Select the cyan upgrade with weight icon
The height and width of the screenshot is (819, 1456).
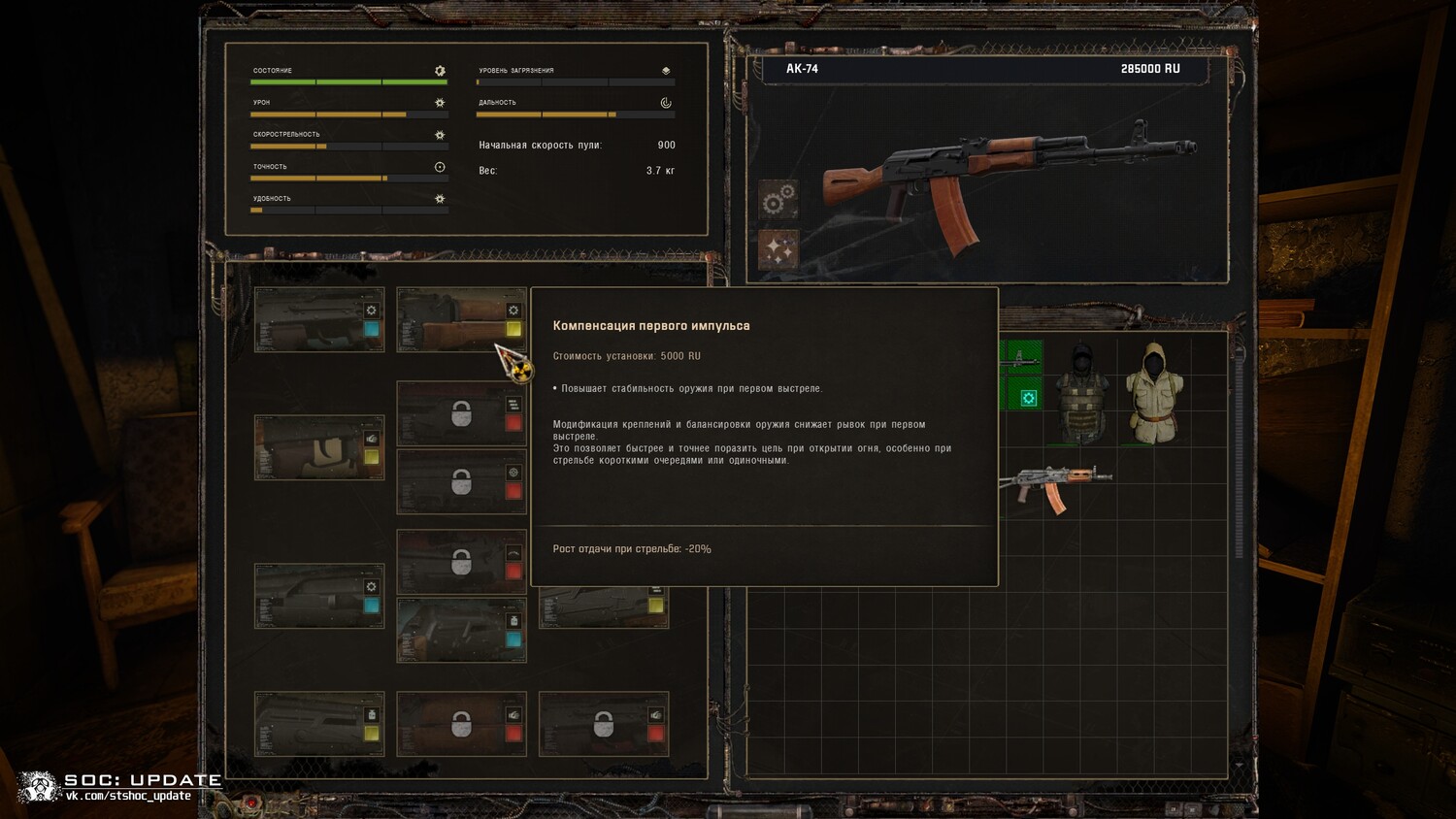tap(461, 630)
